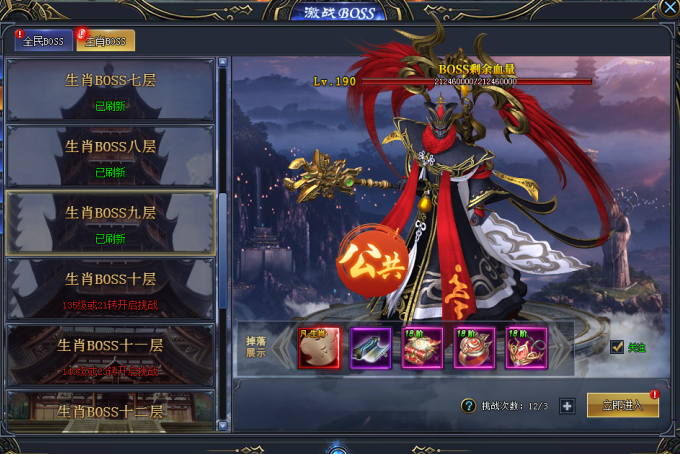Select the 生肖BOSS十二层 entry

(110, 411)
